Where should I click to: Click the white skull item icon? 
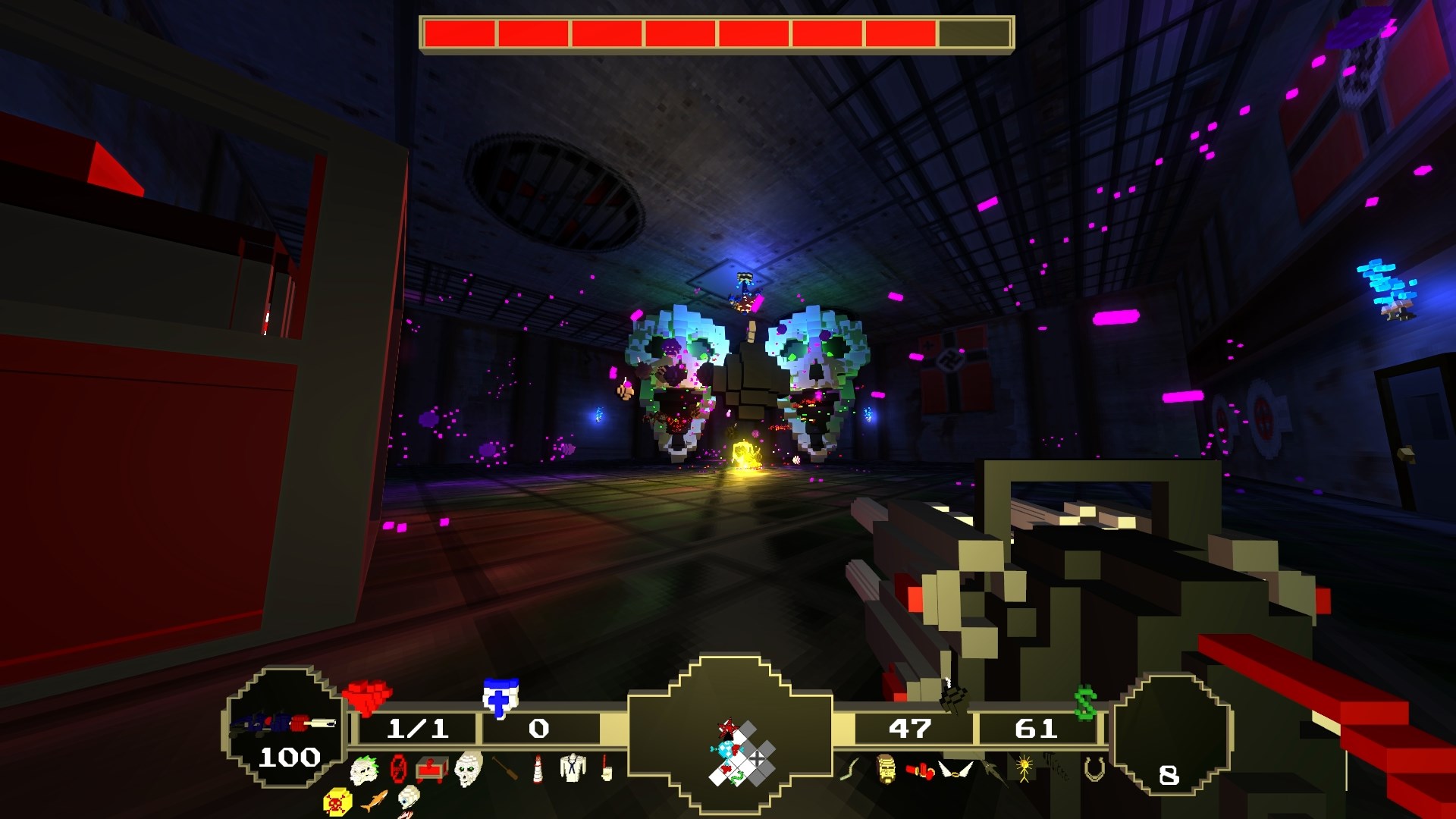(x=469, y=769)
